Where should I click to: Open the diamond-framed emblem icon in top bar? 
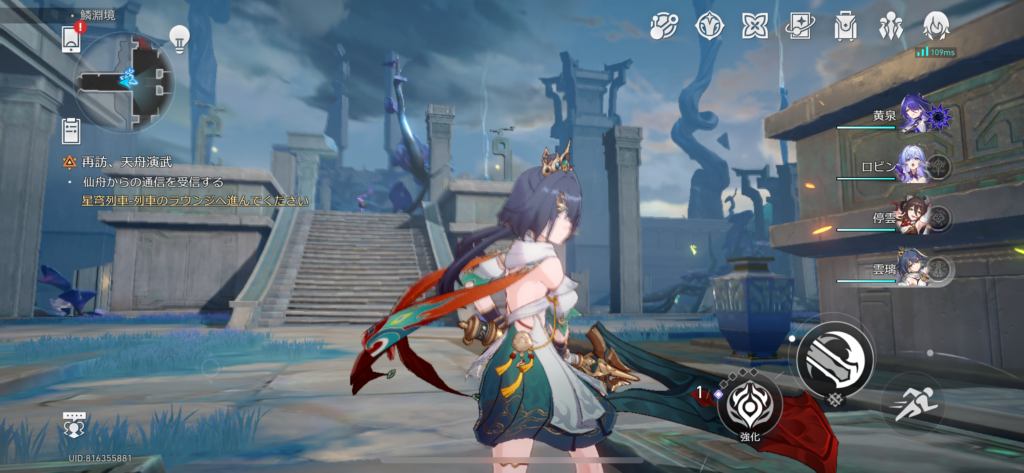point(709,26)
